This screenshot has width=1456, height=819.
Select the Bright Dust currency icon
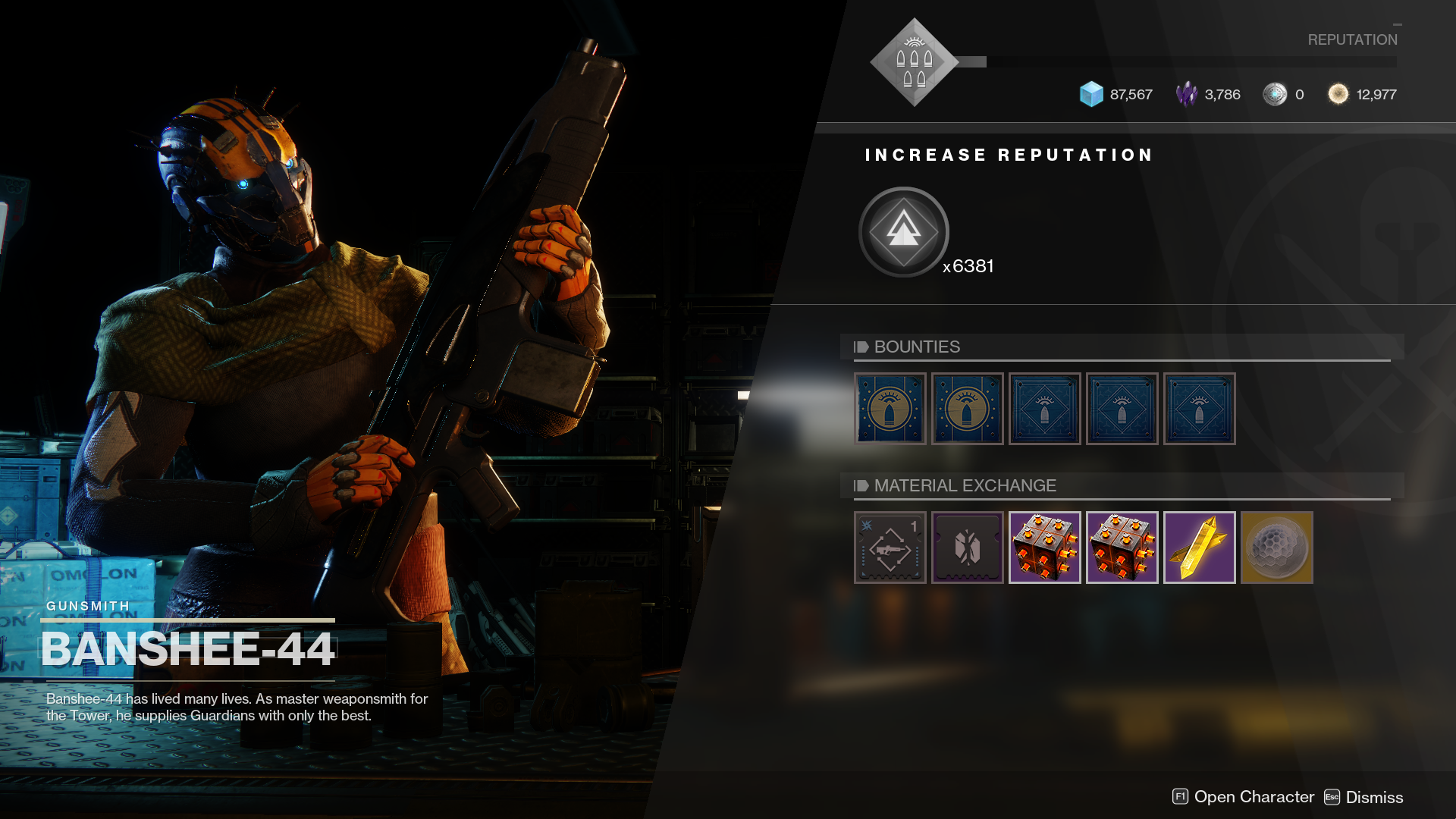coord(1338,94)
